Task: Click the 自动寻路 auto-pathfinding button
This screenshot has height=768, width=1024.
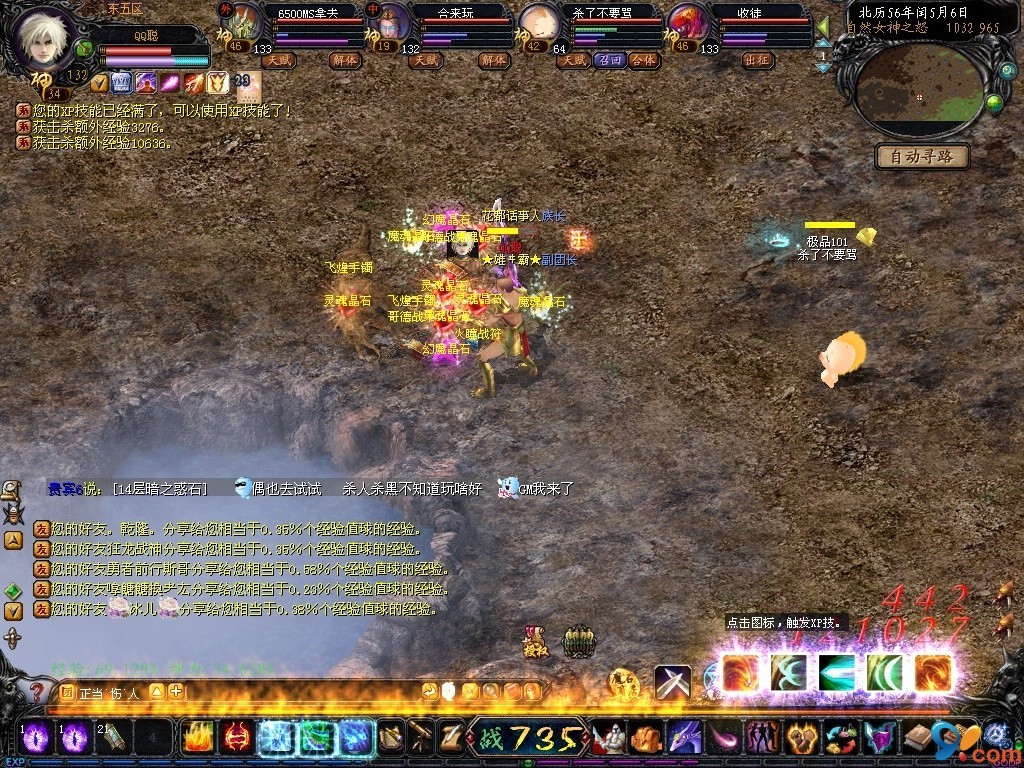Action: [921, 156]
